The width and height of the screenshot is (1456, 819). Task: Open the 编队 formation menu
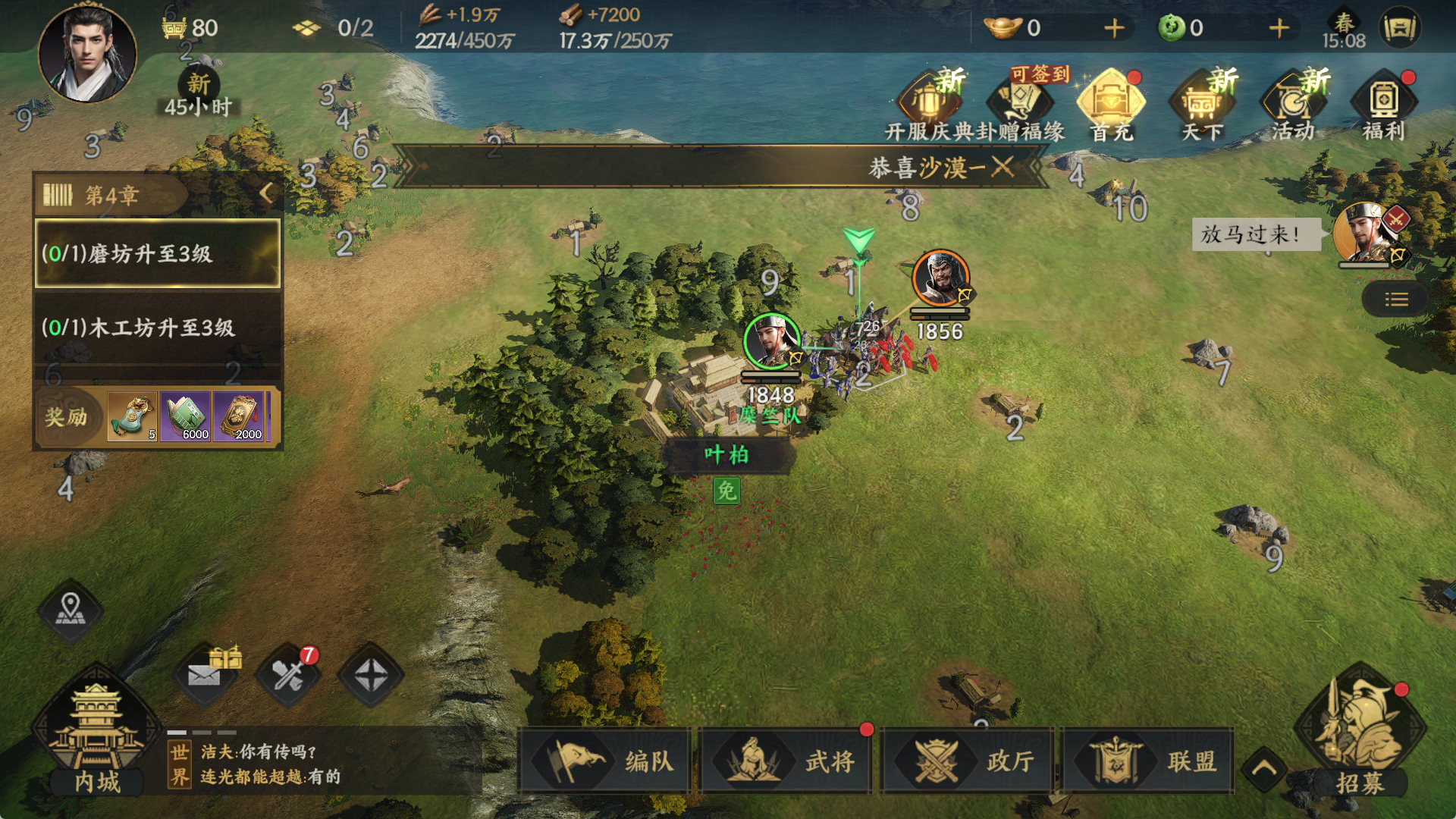click(x=606, y=761)
